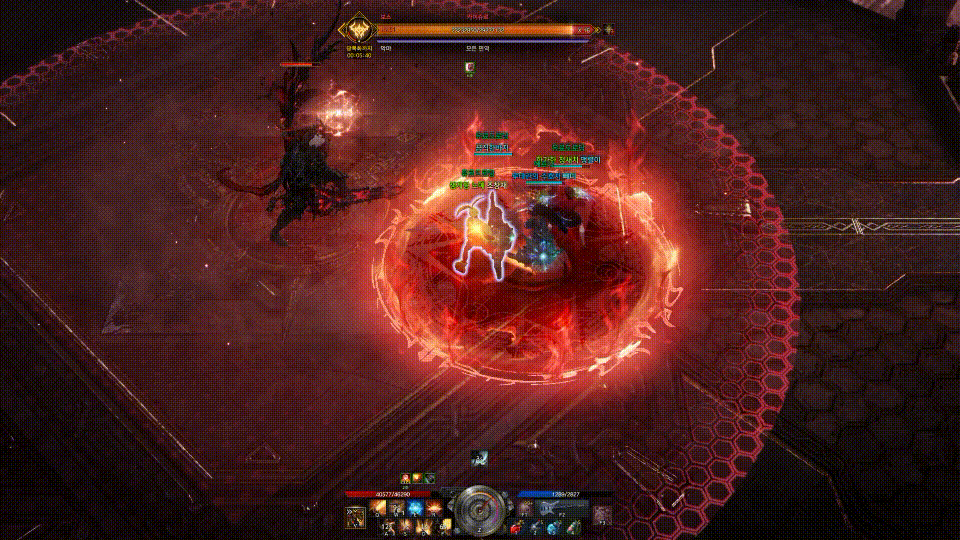Use the A hotkey skill icon

[387, 525]
